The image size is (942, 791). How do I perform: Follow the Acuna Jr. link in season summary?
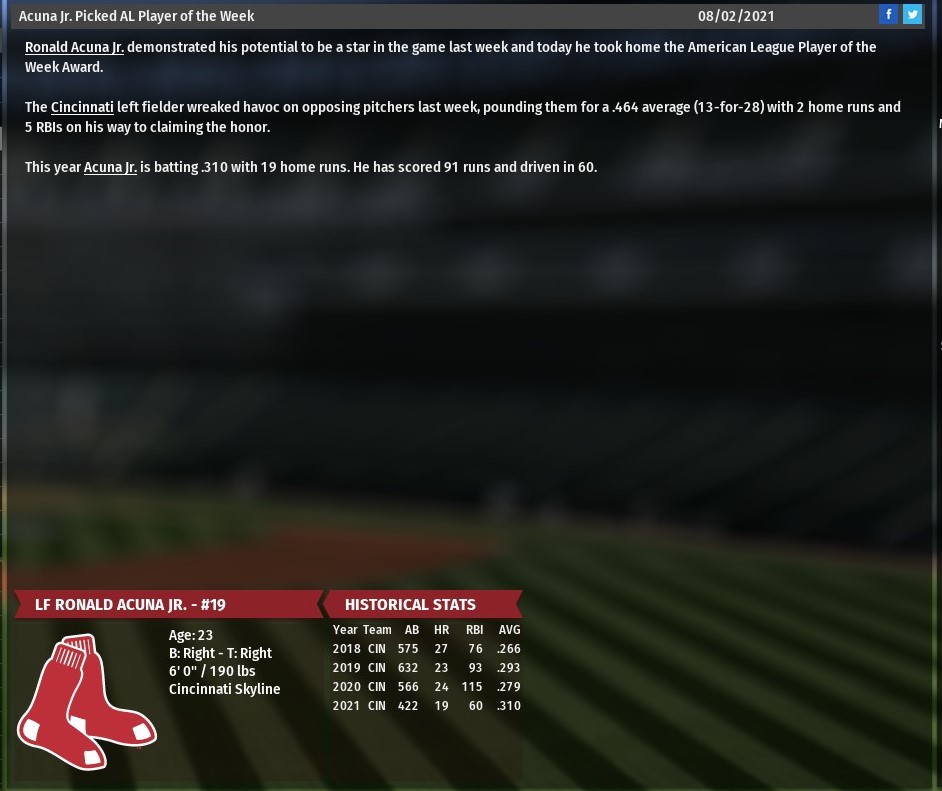110,168
